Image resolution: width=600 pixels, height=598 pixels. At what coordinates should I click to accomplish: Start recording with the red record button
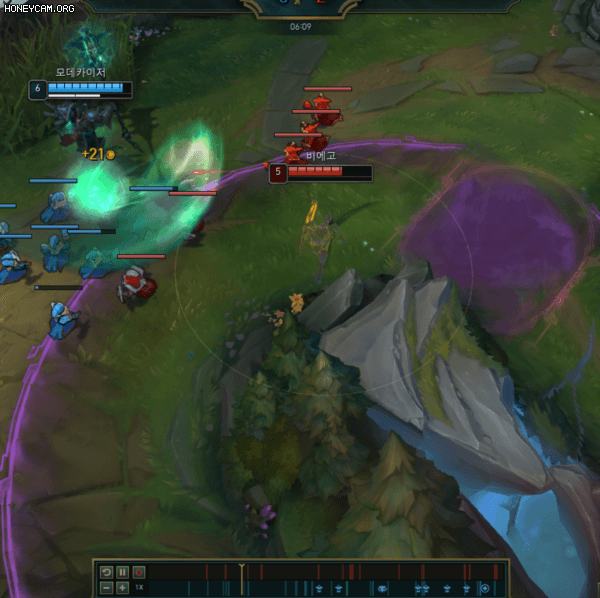pos(139,572)
